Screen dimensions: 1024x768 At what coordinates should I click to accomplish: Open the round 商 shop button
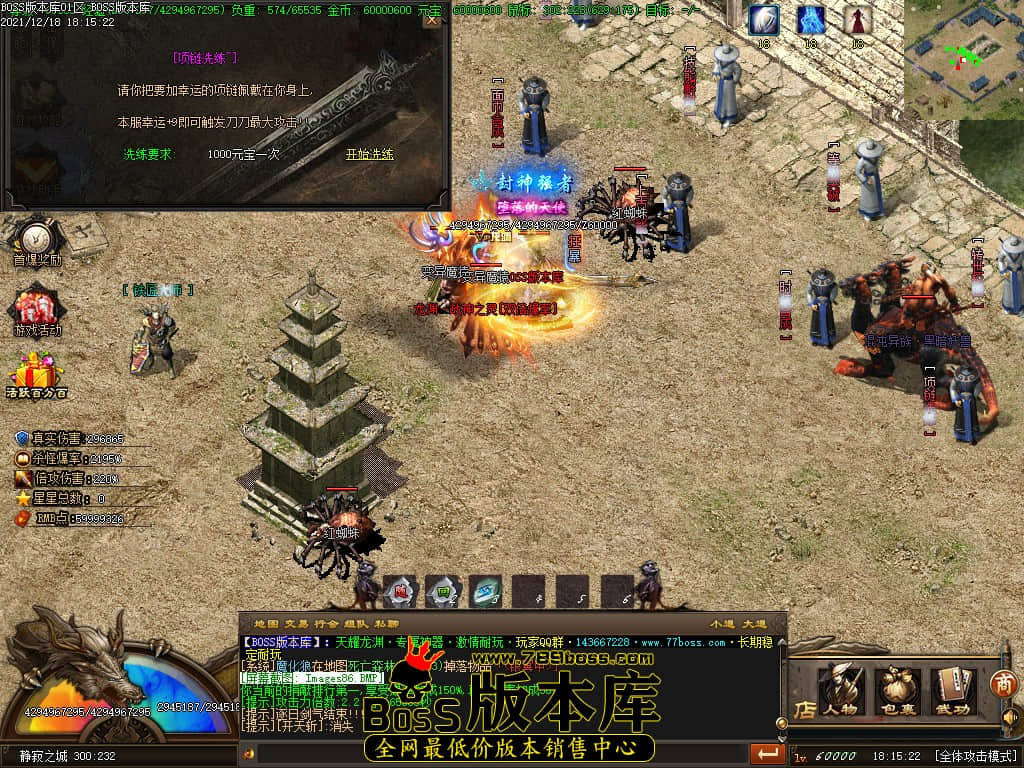1003,685
